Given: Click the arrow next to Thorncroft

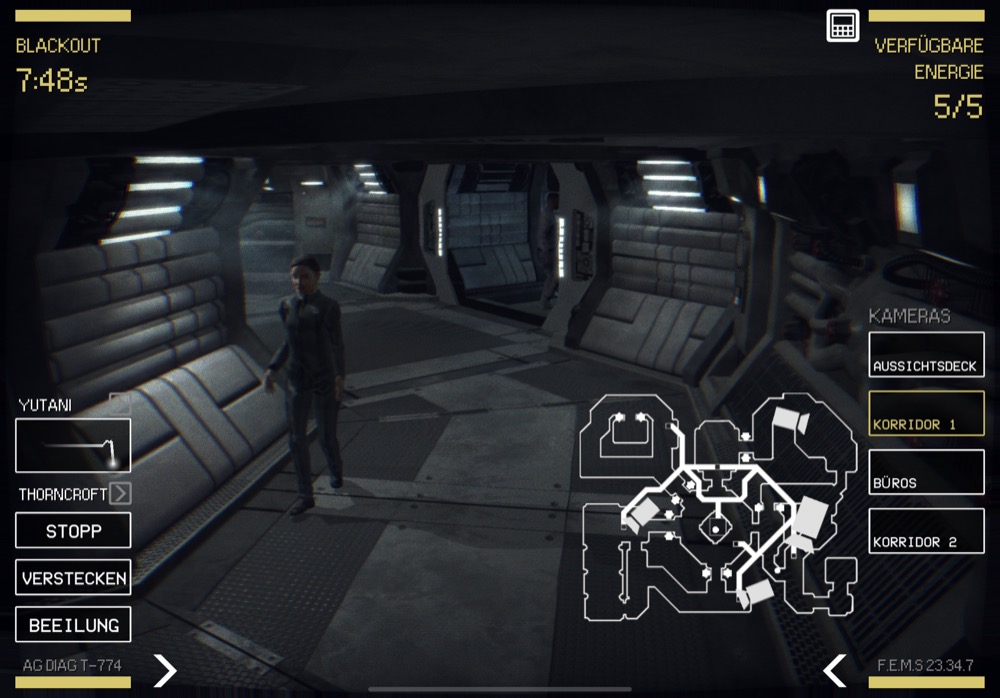Looking at the screenshot, I should coord(120,493).
